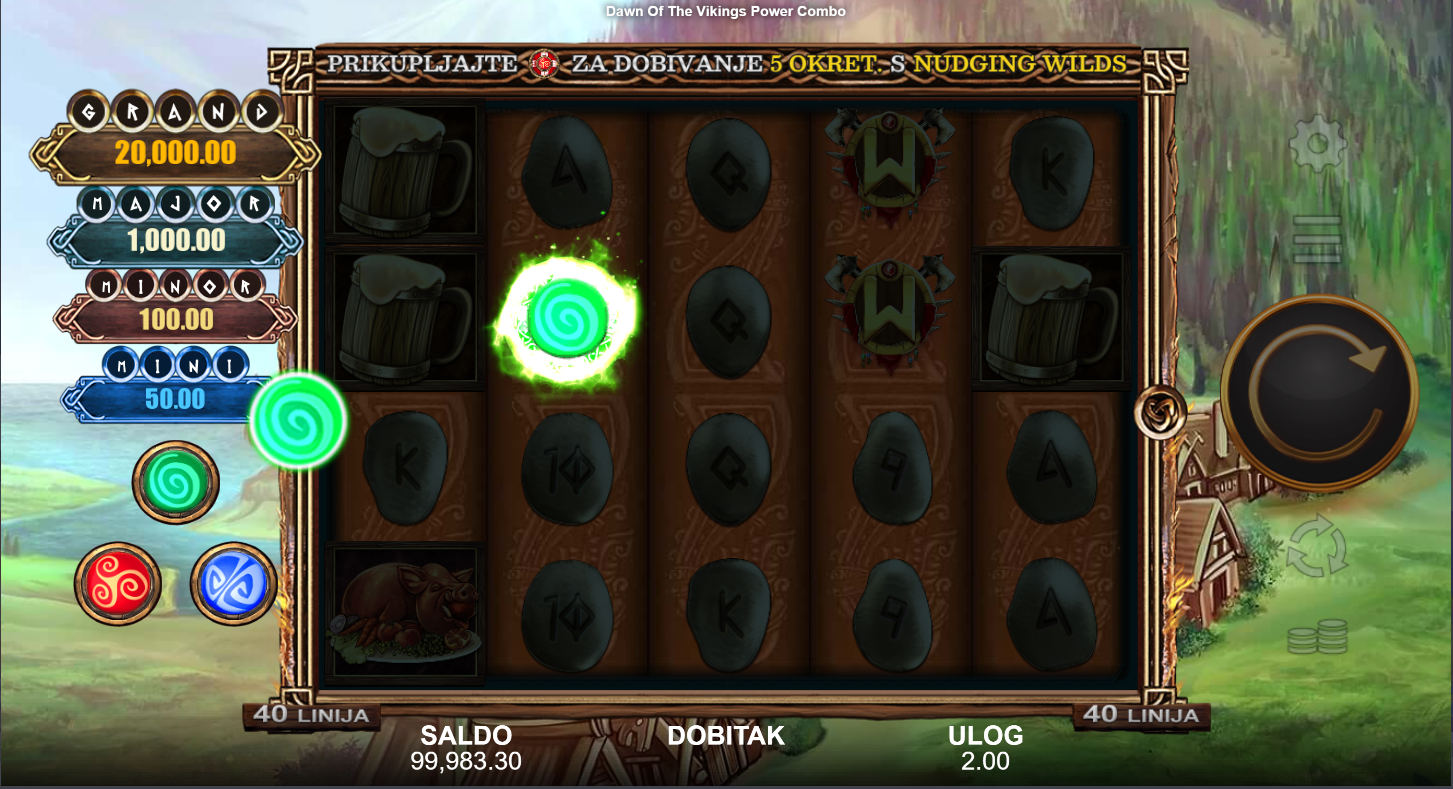Click the Minor 100.00 jackpot panel
Viewport: 1453px width, 789px height.
pos(175,320)
